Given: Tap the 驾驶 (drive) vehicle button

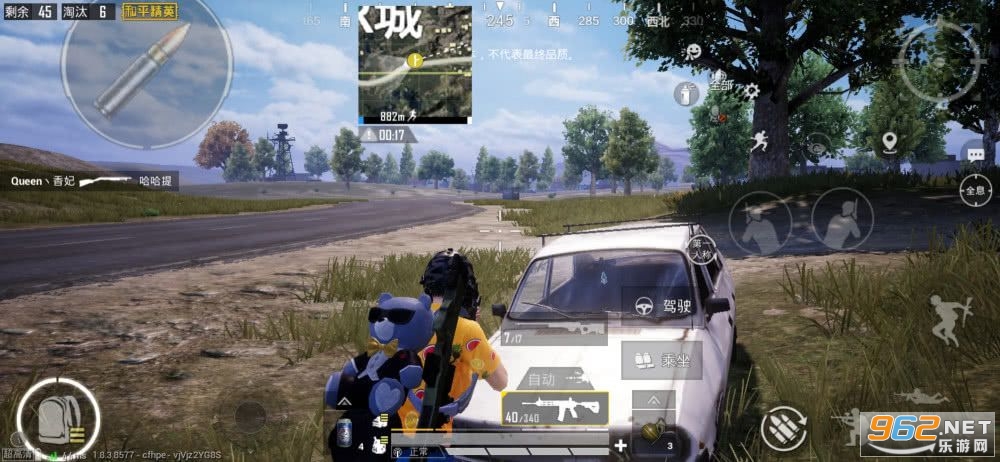Looking at the screenshot, I should pyautogui.click(x=661, y=307).
